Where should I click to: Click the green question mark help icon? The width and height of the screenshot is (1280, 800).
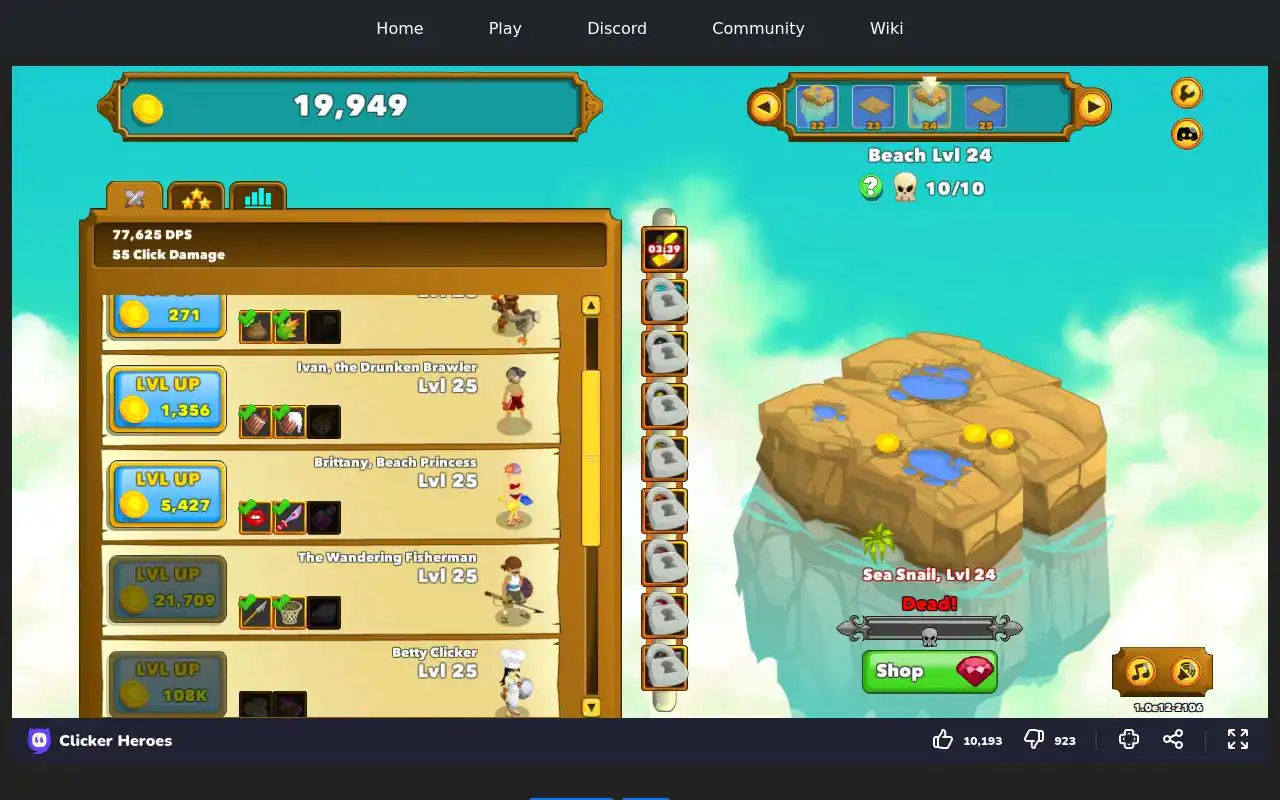tap(871, 187)
